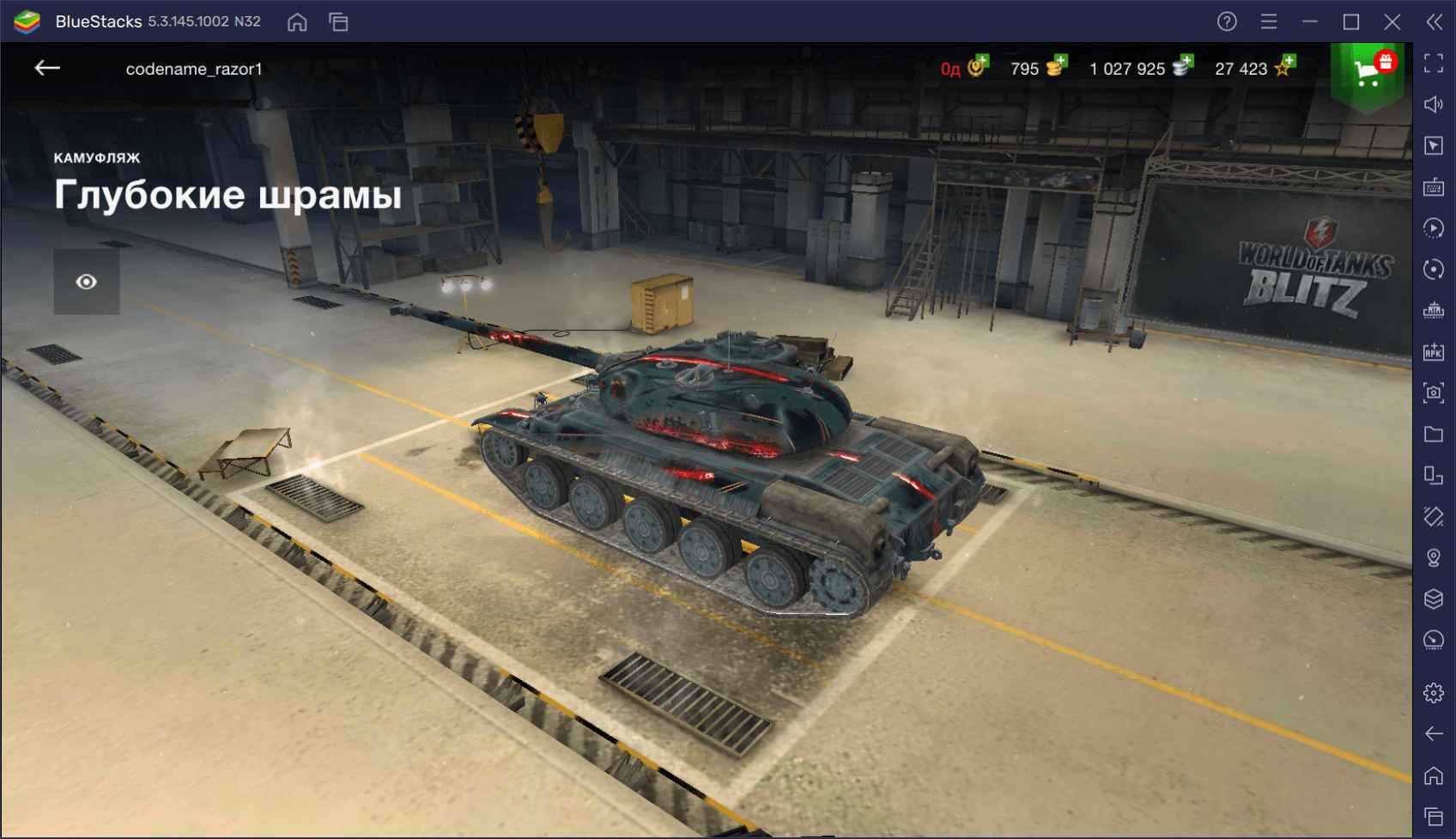Buy more gold next to 795
This screenshot has height=839, width=1456.
pyautogui.click(x=1056, y=67)
